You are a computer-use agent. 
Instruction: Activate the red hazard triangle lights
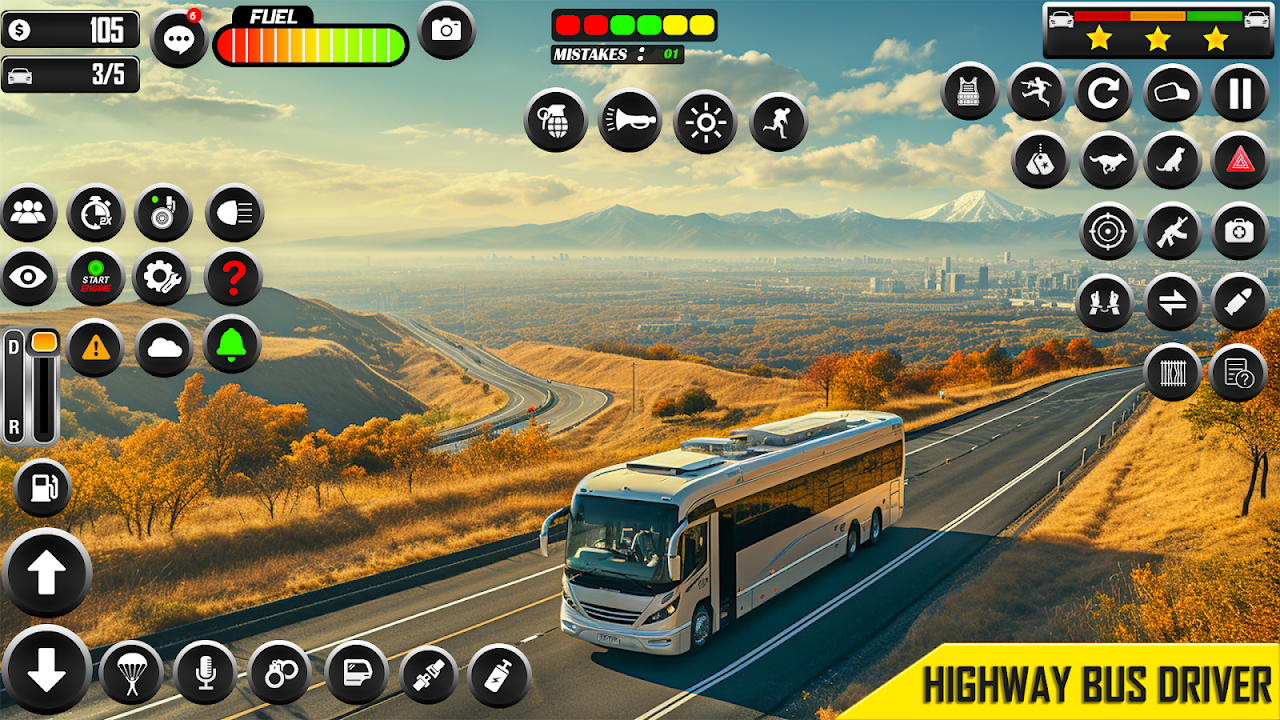pyautogui.click(x=1240, y=160)
